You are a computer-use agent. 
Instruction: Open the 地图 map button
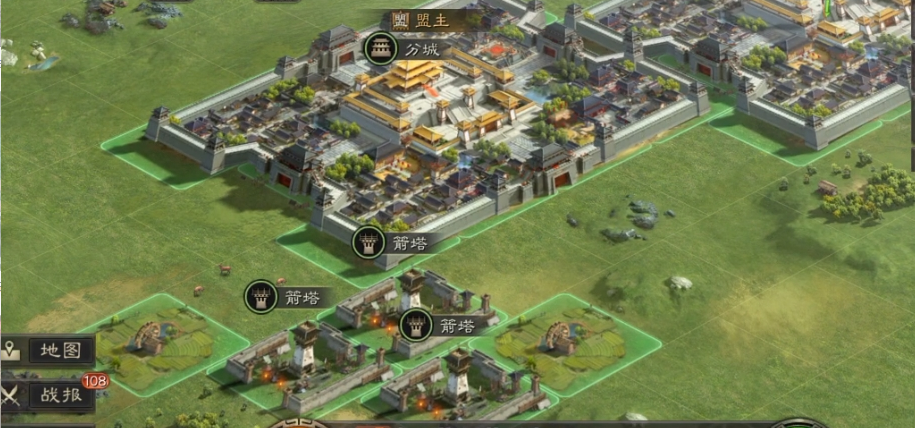[x=48, y=351]
